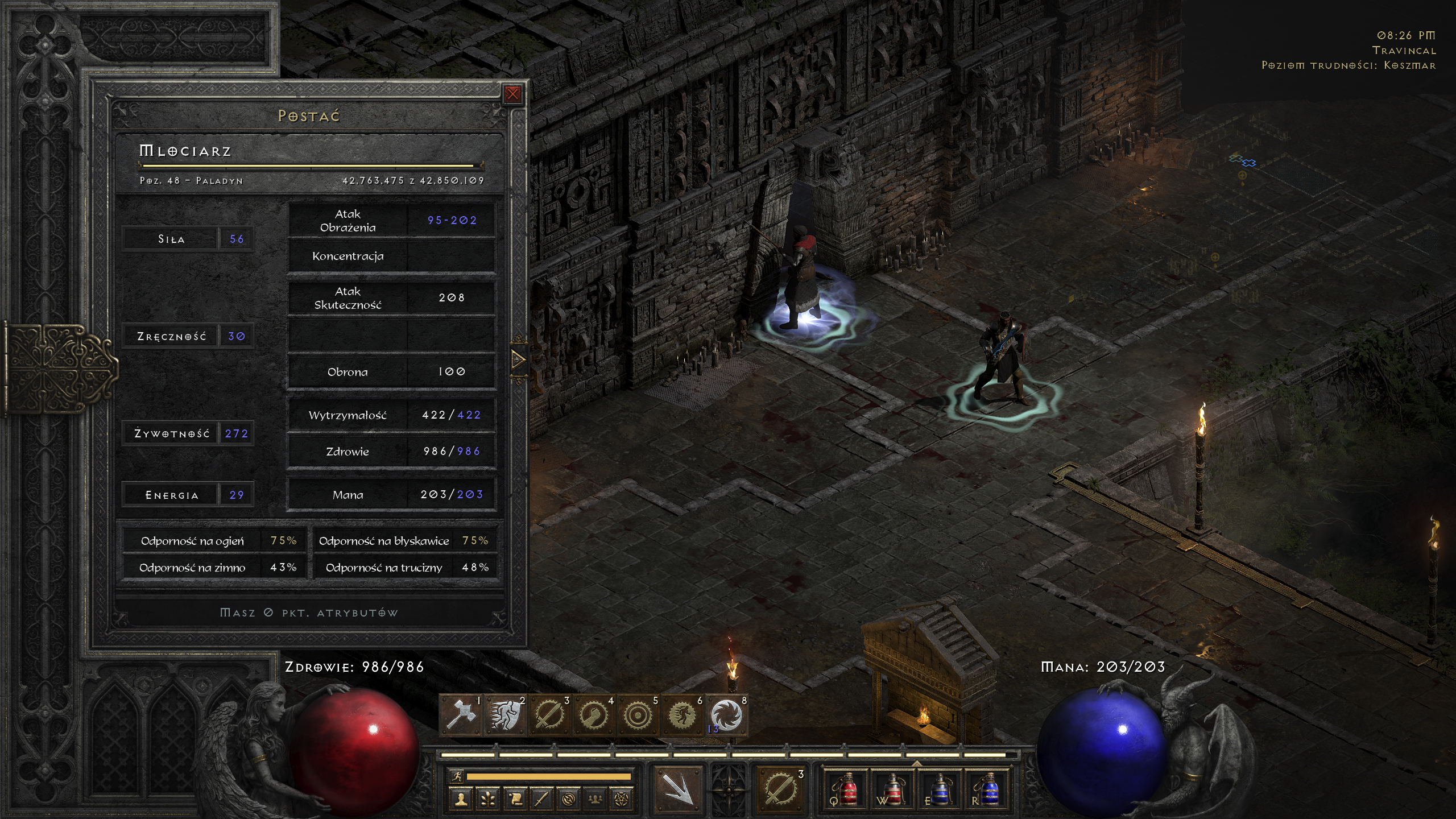1456x819 pixels.
Task: Open the skill tree from mini menu
Action: 488,799
